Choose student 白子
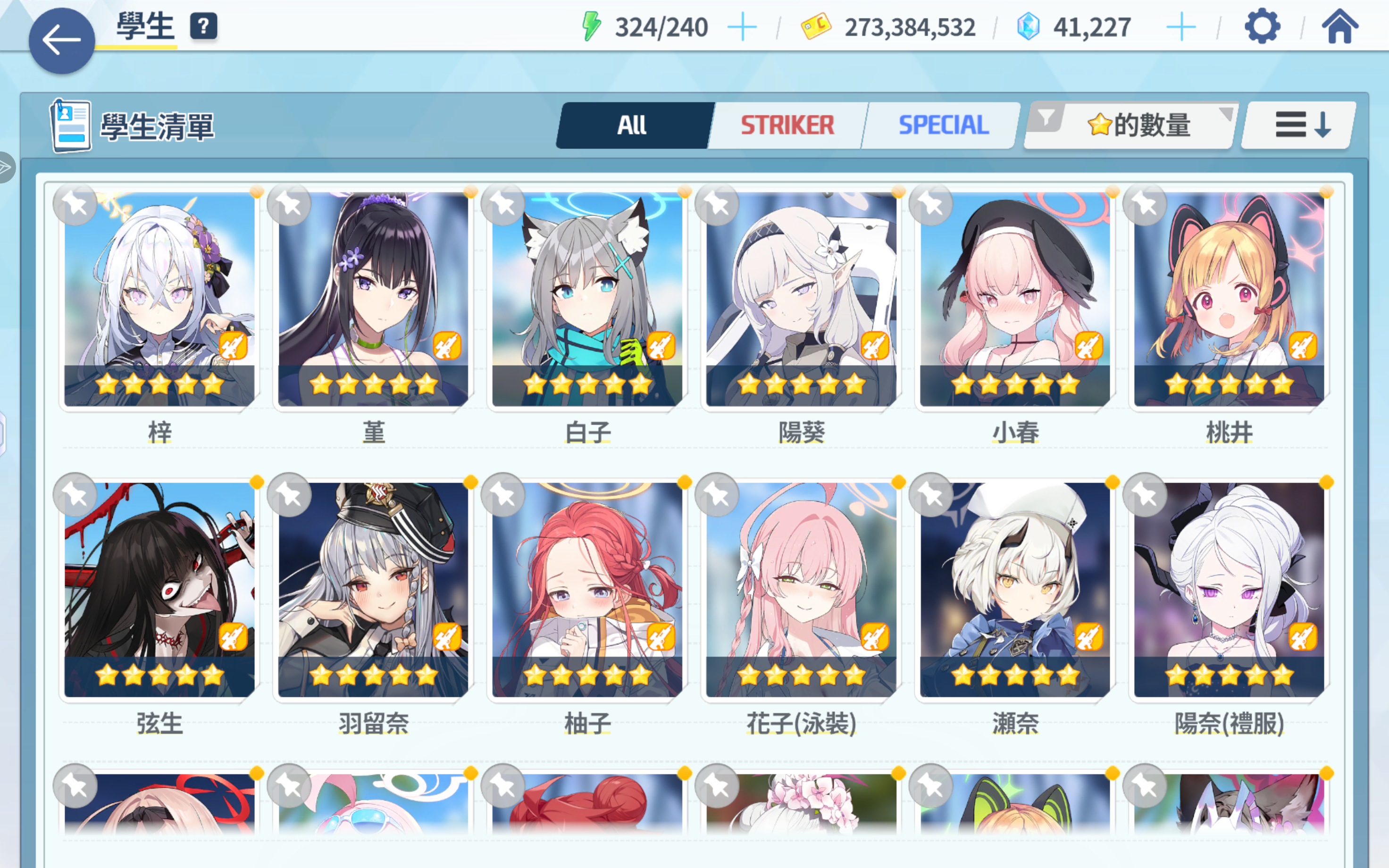Screen dimensions: 1389x868 pos(587,299)
